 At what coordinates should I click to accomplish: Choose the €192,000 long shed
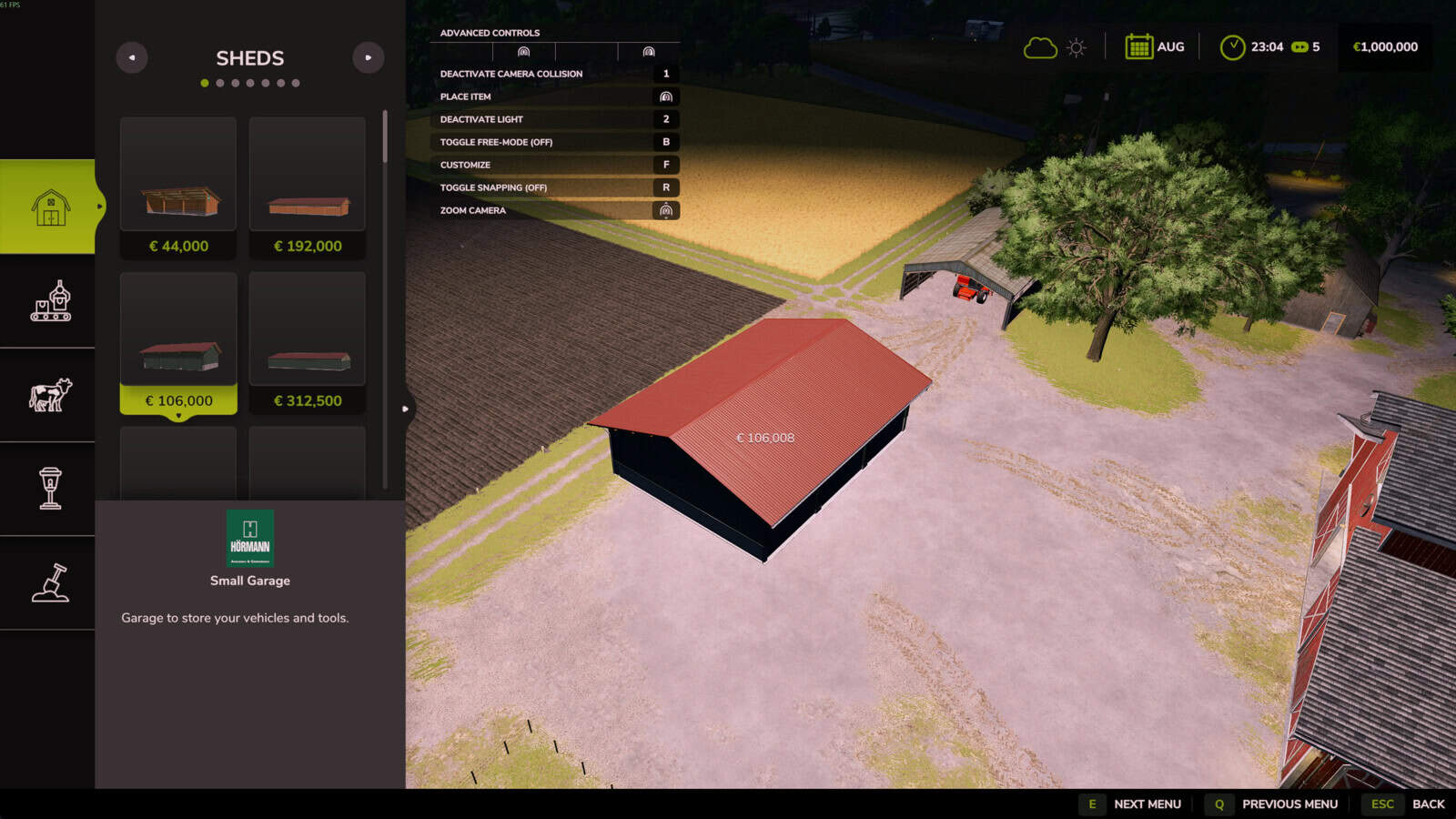coord(308,187)
